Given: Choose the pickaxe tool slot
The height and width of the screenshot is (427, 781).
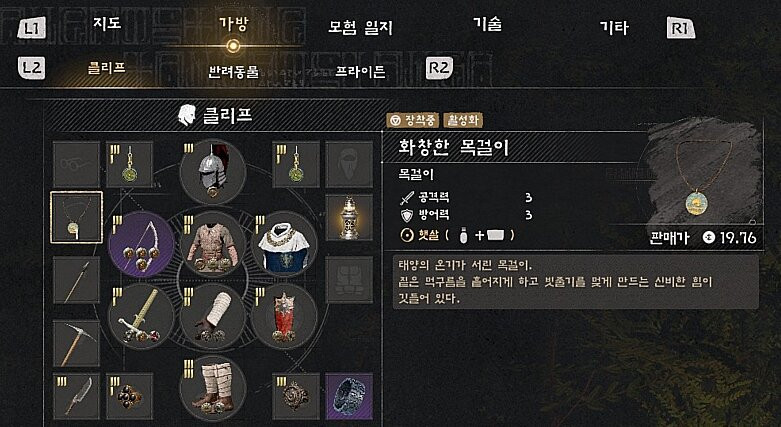Looking at the screenshot, I should [76, 340].
